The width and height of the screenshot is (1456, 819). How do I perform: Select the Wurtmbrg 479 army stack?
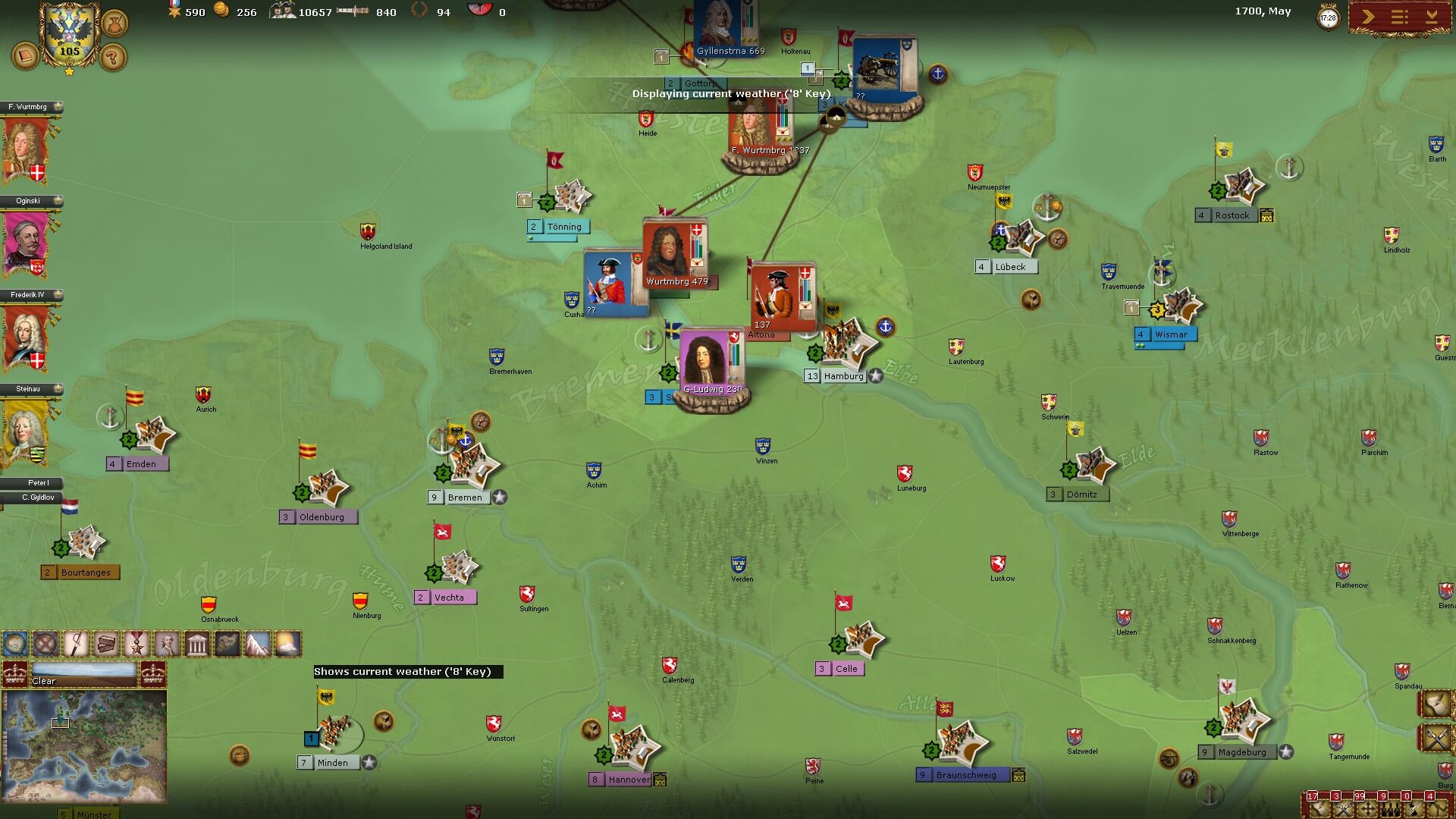coord(674,254)
